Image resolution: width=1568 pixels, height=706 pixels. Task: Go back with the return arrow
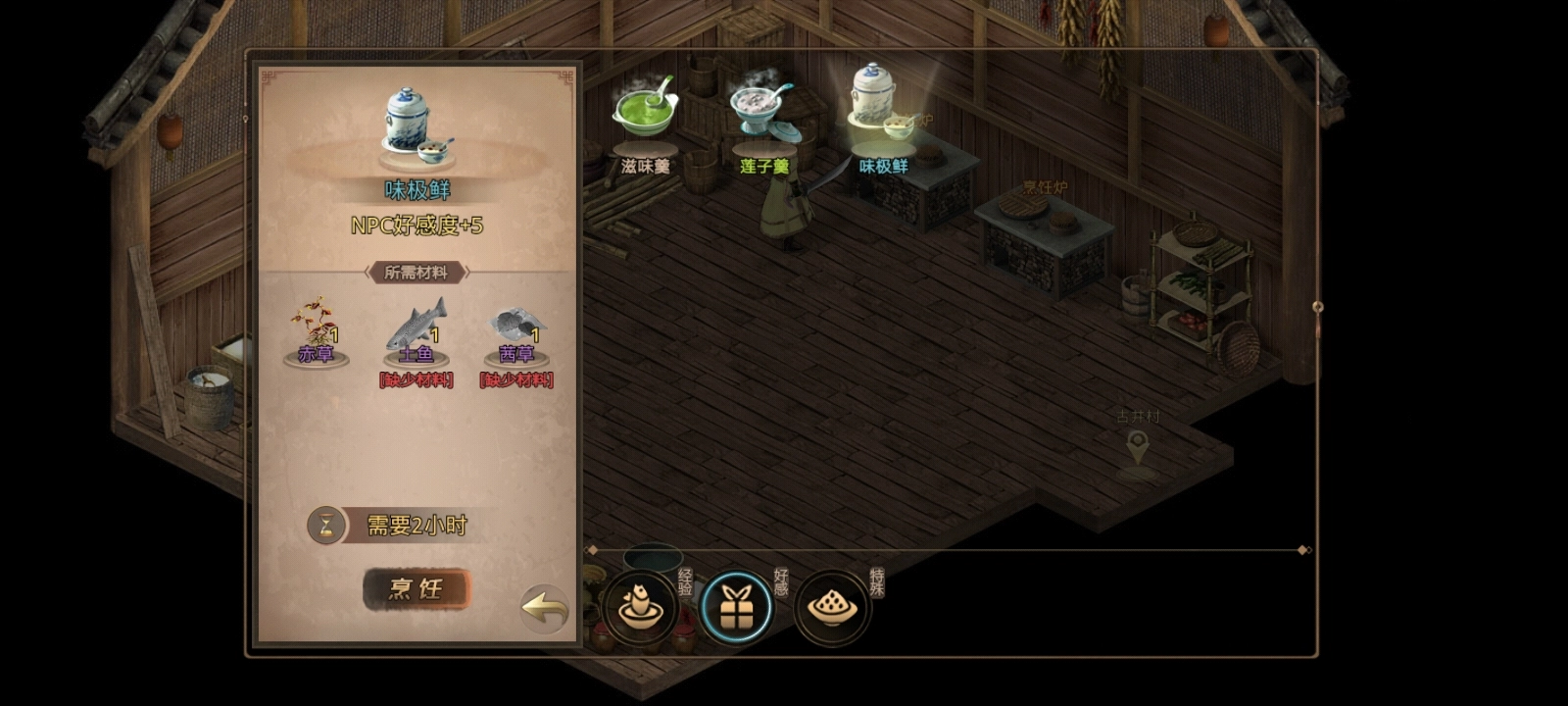(545, 608)
